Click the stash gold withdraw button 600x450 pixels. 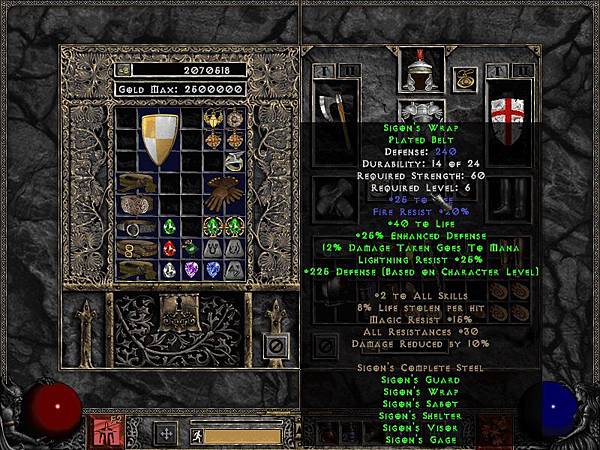pos(124,70)
